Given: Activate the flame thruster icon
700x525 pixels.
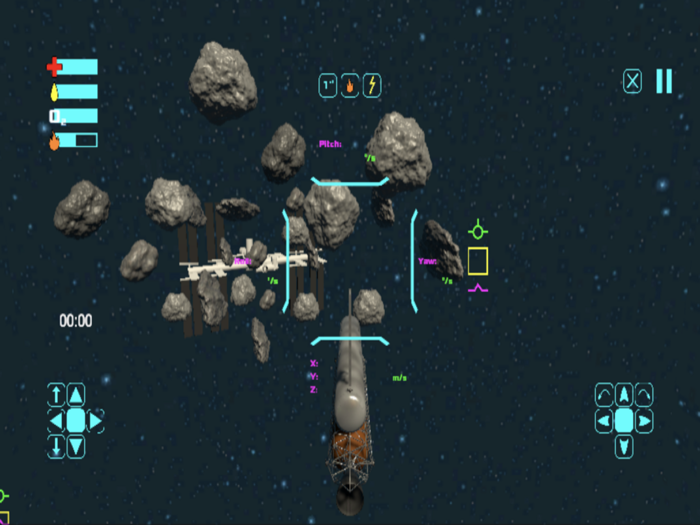Looking at the screenshot, I should 350,86.
